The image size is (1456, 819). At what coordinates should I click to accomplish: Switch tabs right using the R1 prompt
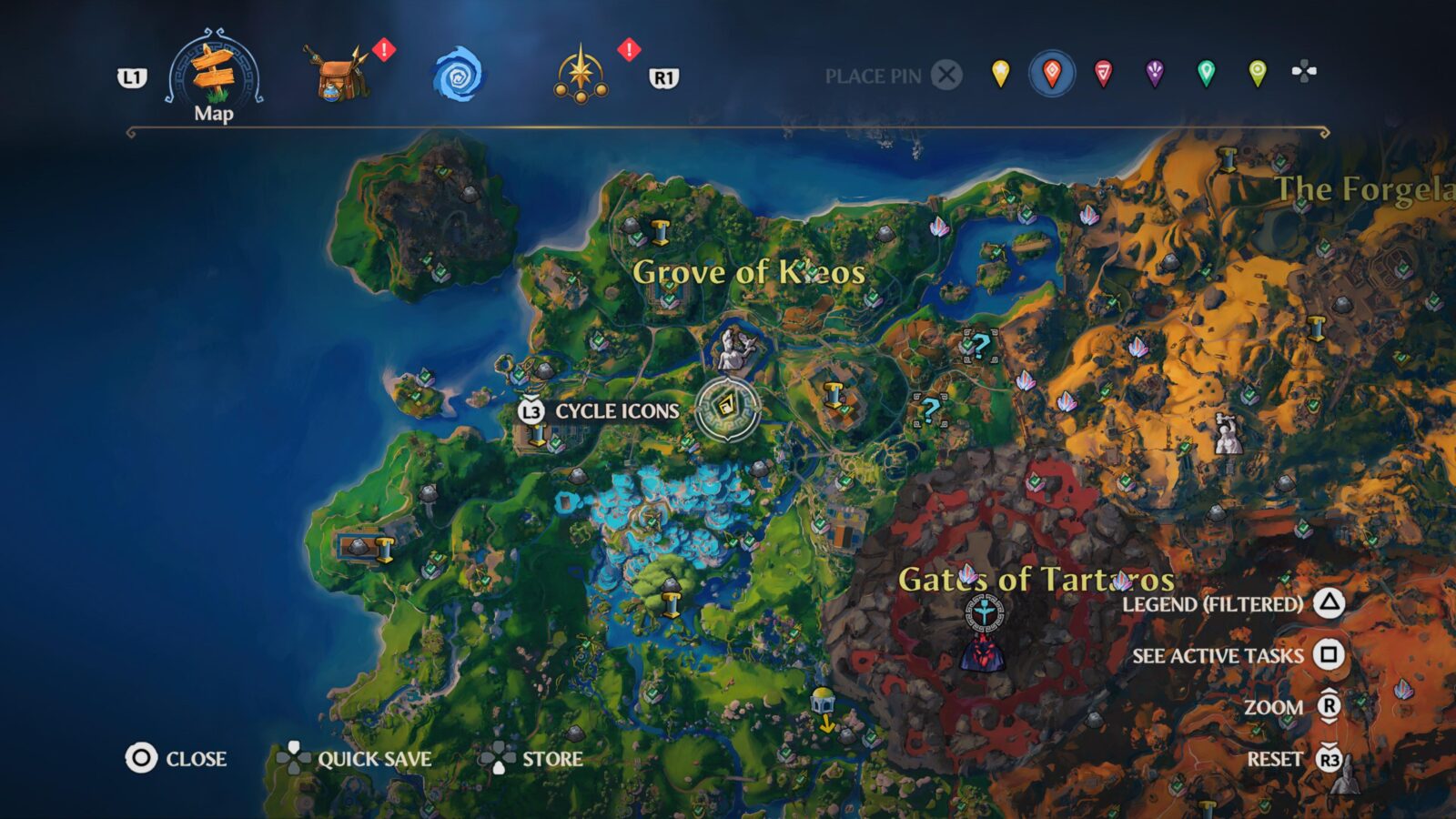coord(664,79)
